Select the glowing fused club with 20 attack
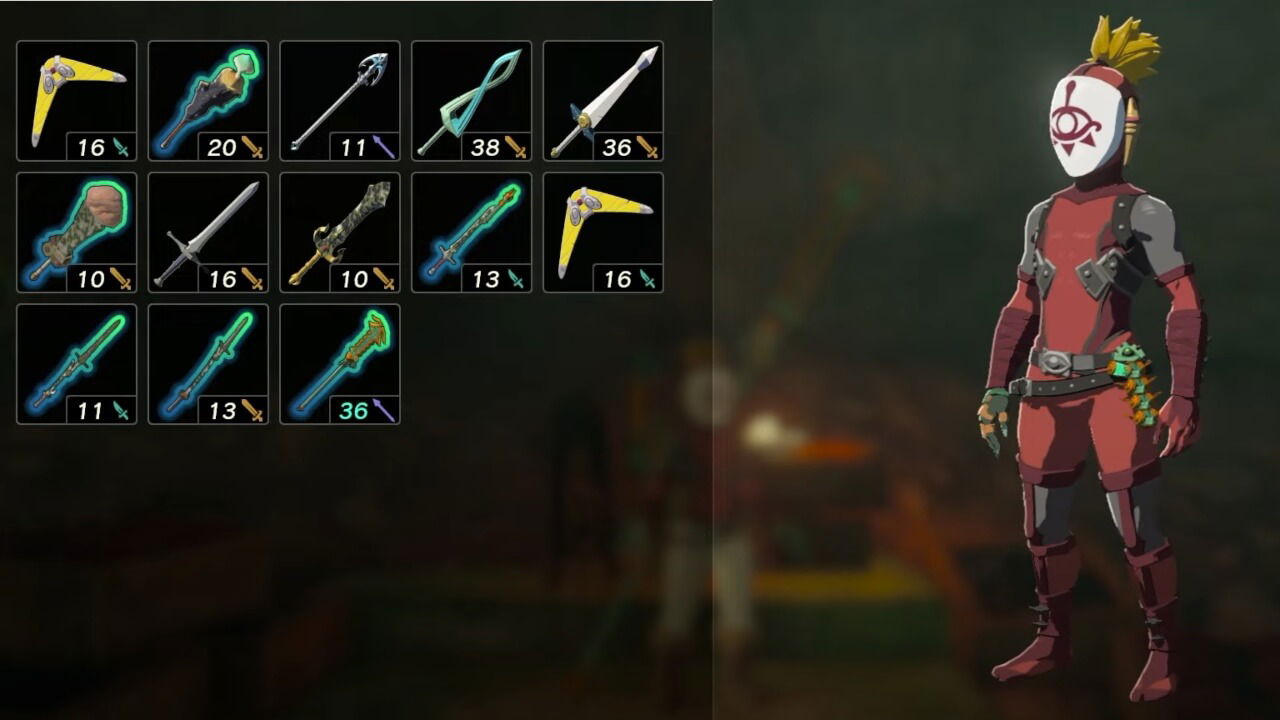Screen dimensions: 1280x720 point(208,95)
